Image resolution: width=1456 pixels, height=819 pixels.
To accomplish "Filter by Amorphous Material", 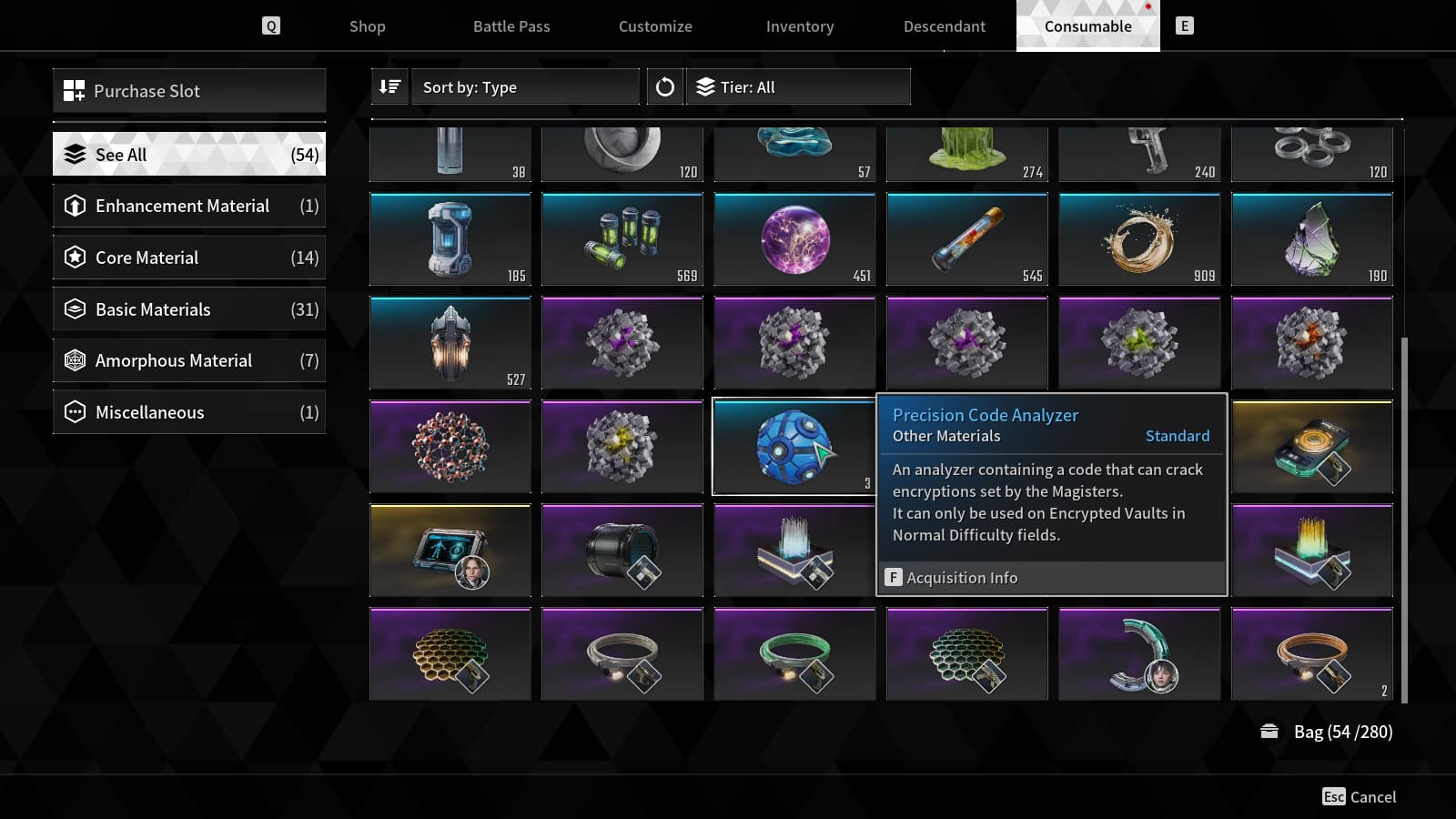I will click(189, 361).
